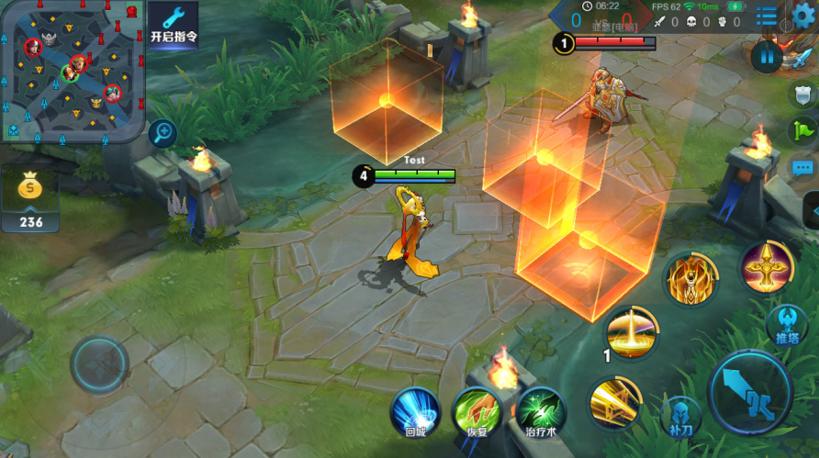The height and width of the screenshot is (458, 819).
Task: Tap the 补刀 last-hit button
Action: pos(680,415)
